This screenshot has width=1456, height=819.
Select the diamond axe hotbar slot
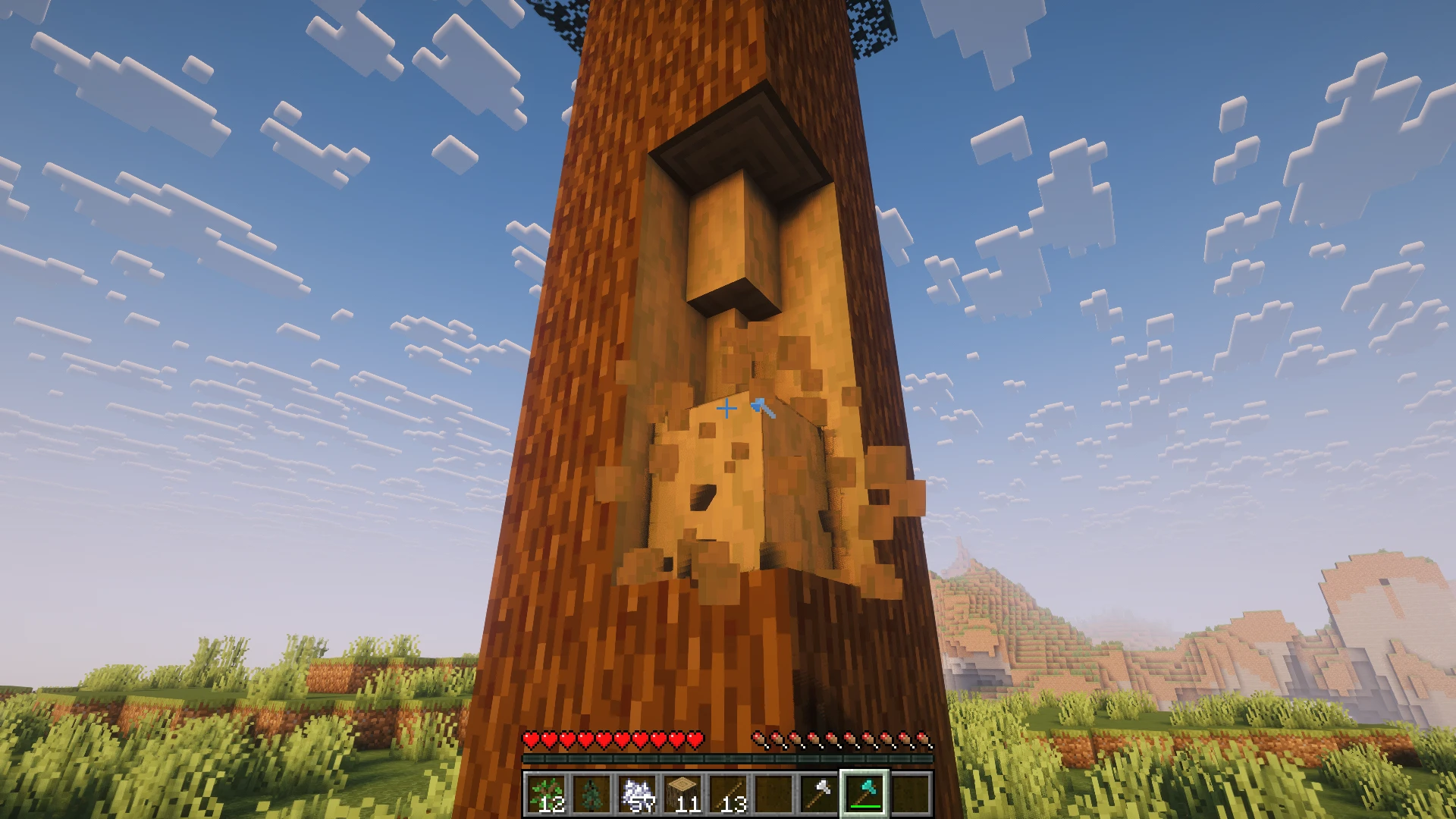[864, 794]
